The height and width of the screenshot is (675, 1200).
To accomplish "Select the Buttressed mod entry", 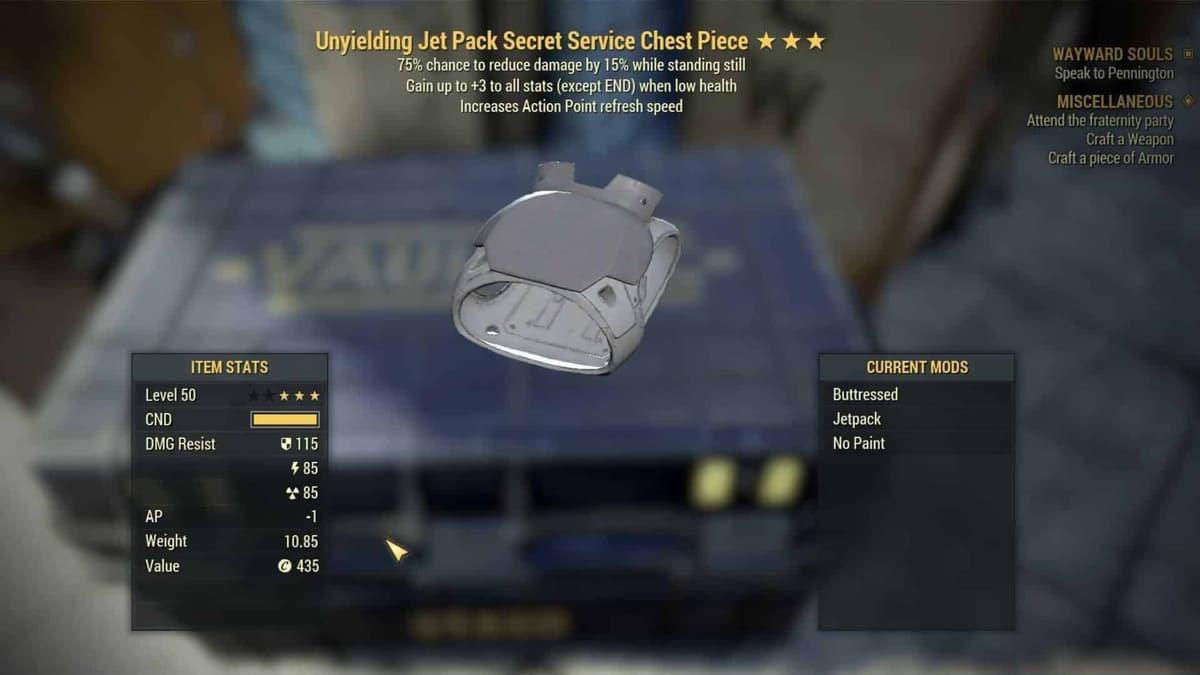I will pyautogui.click(x=866, y=395).
